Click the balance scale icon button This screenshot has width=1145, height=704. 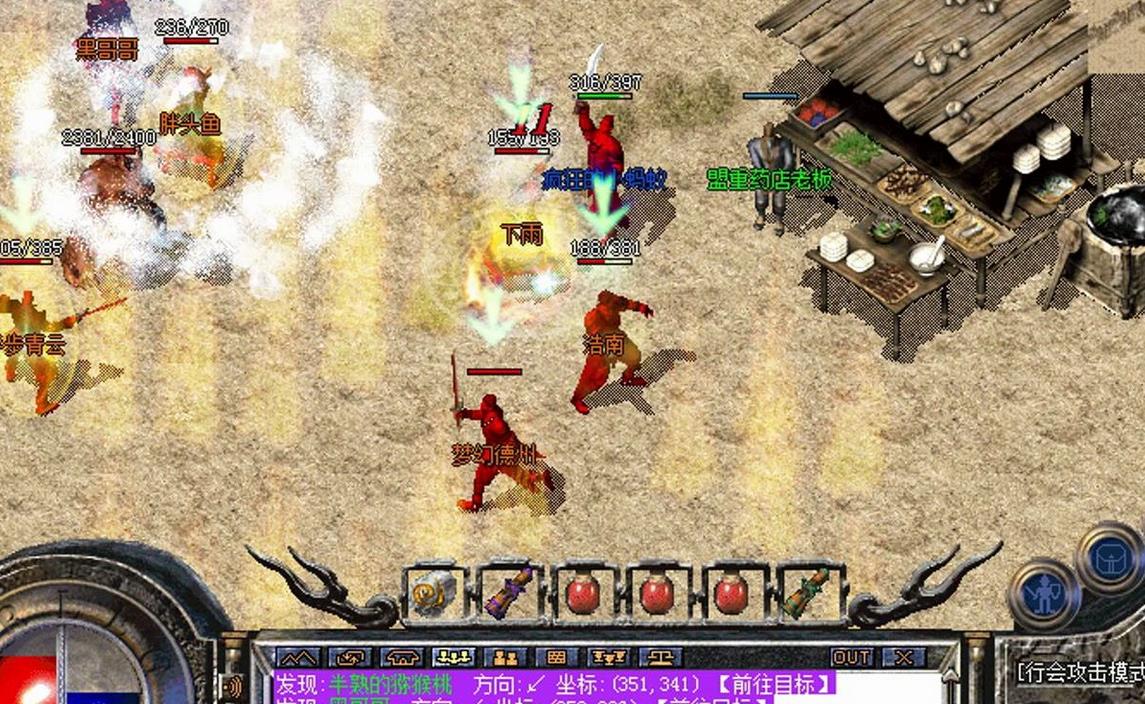[659, 657]
